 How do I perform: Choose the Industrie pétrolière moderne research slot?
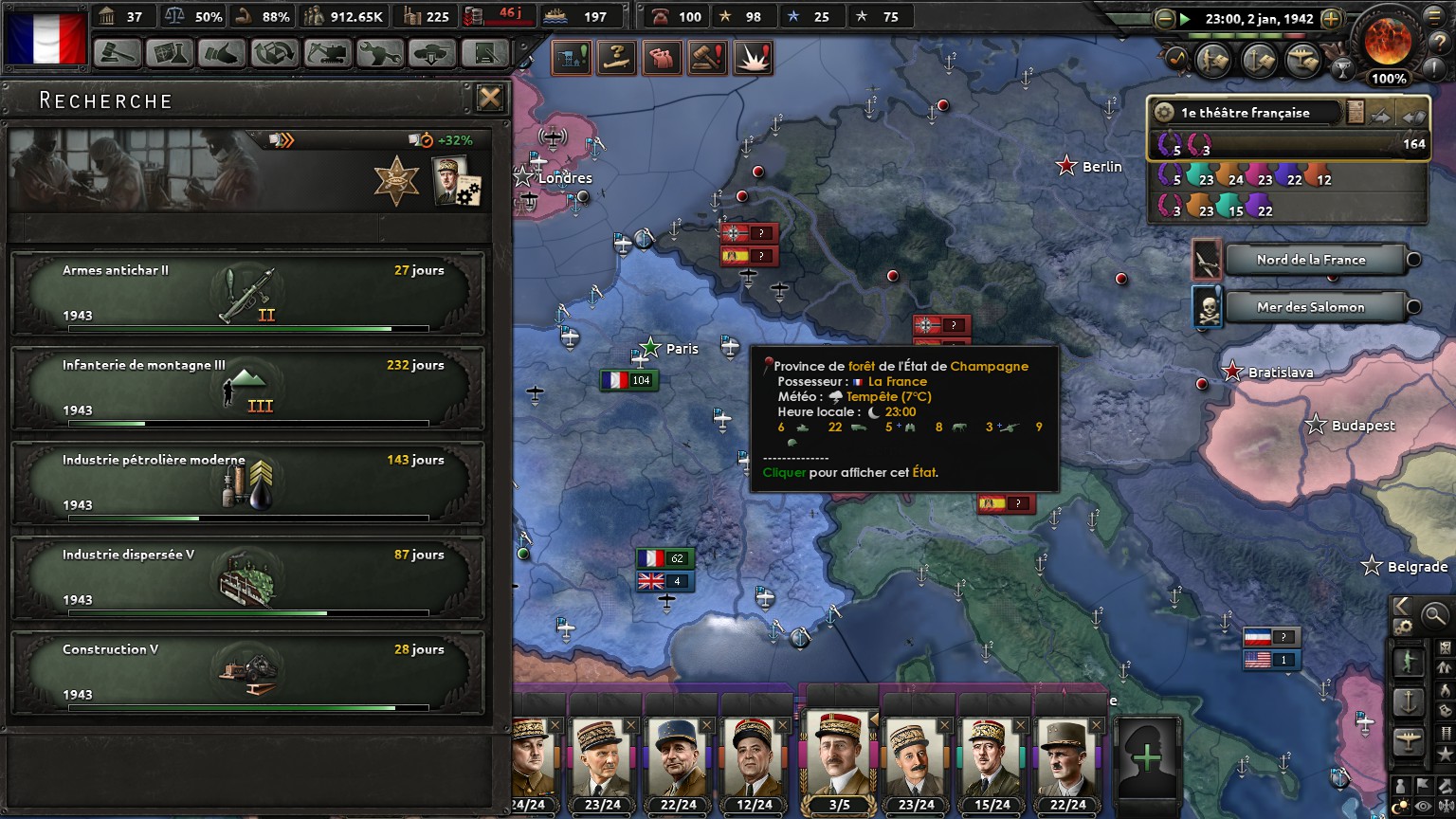(247, 483)
